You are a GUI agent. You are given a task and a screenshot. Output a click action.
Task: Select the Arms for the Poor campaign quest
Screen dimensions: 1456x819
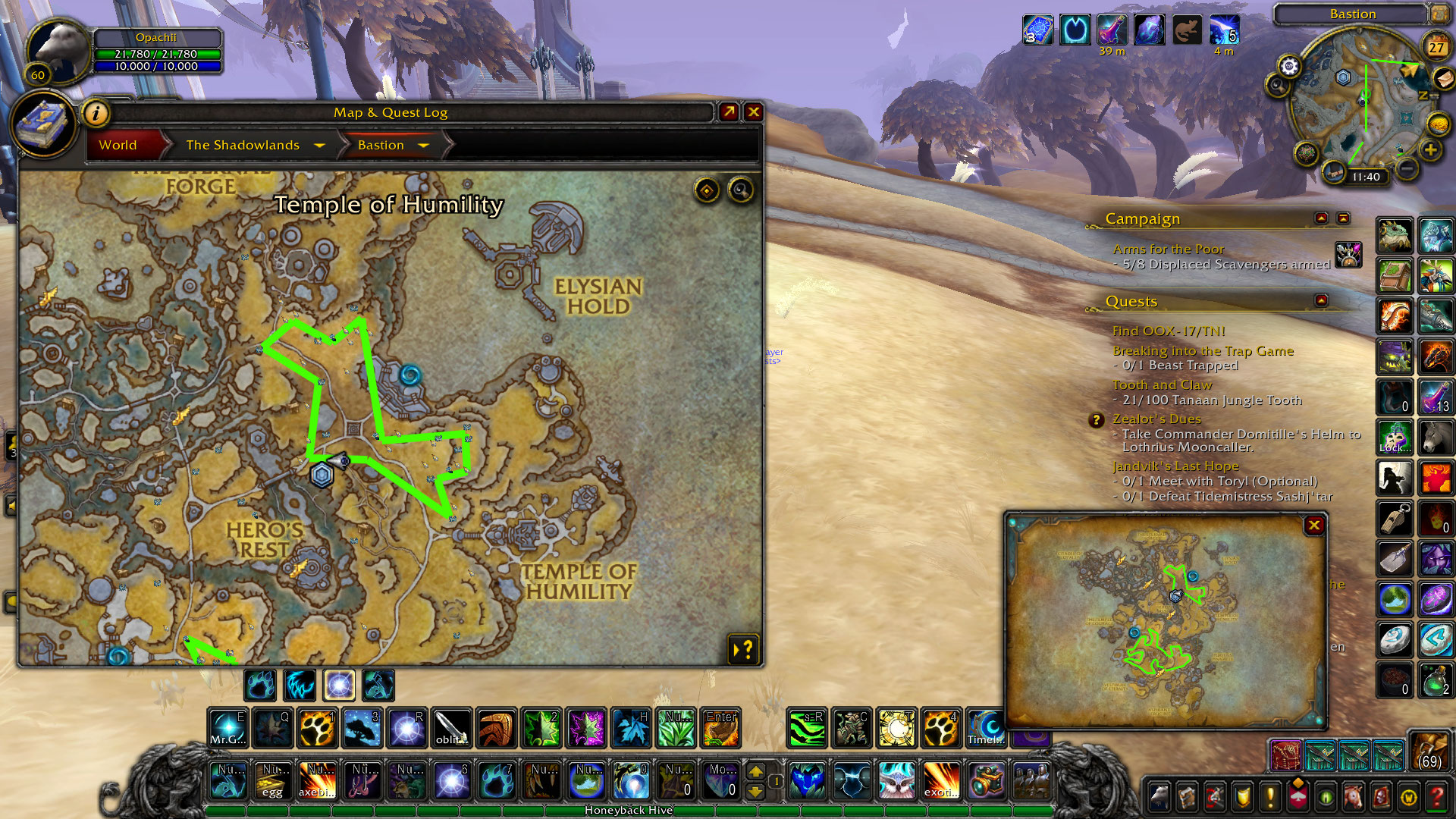point(1168,249)
